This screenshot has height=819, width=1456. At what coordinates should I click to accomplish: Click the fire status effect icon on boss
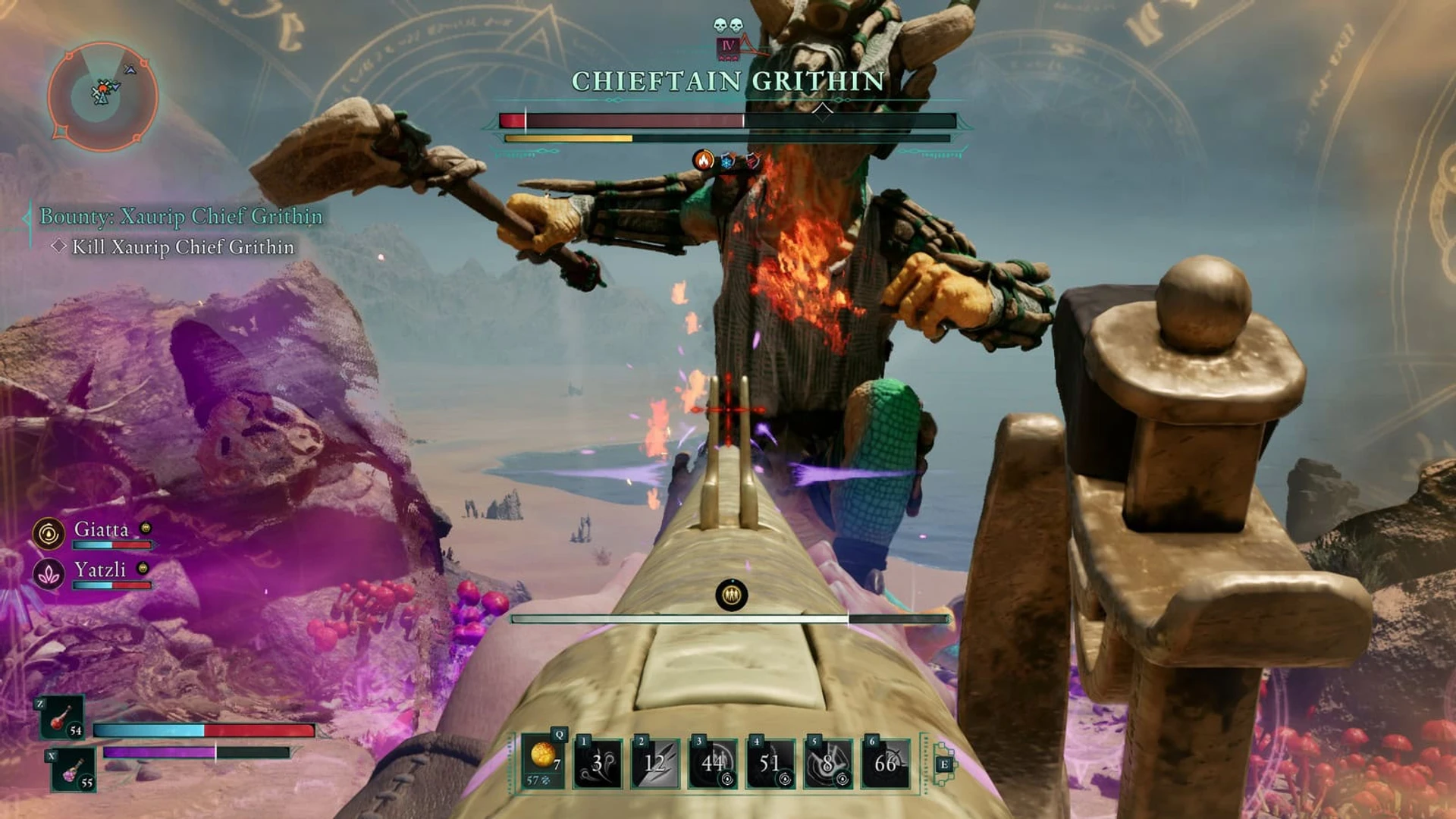(704, 161)
